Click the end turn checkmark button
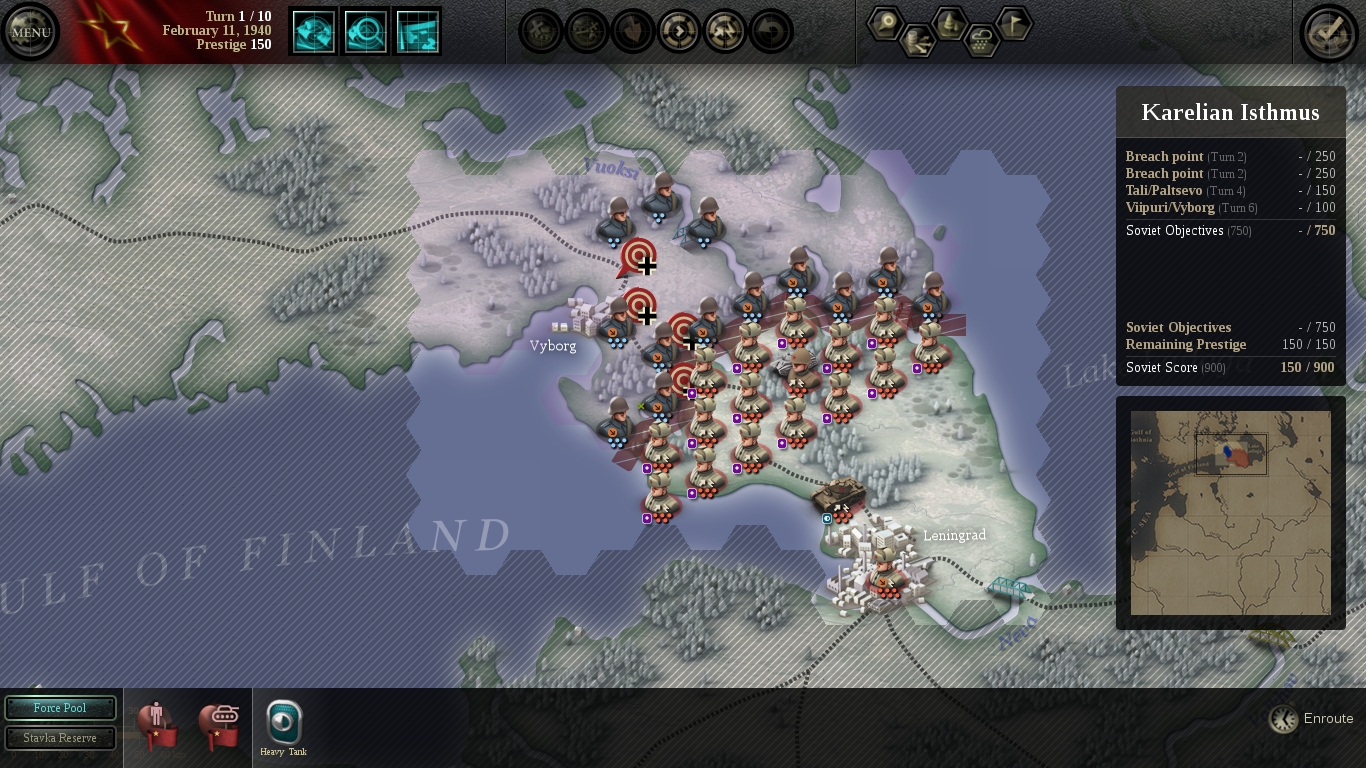1366x768 pixels. 1328,32
